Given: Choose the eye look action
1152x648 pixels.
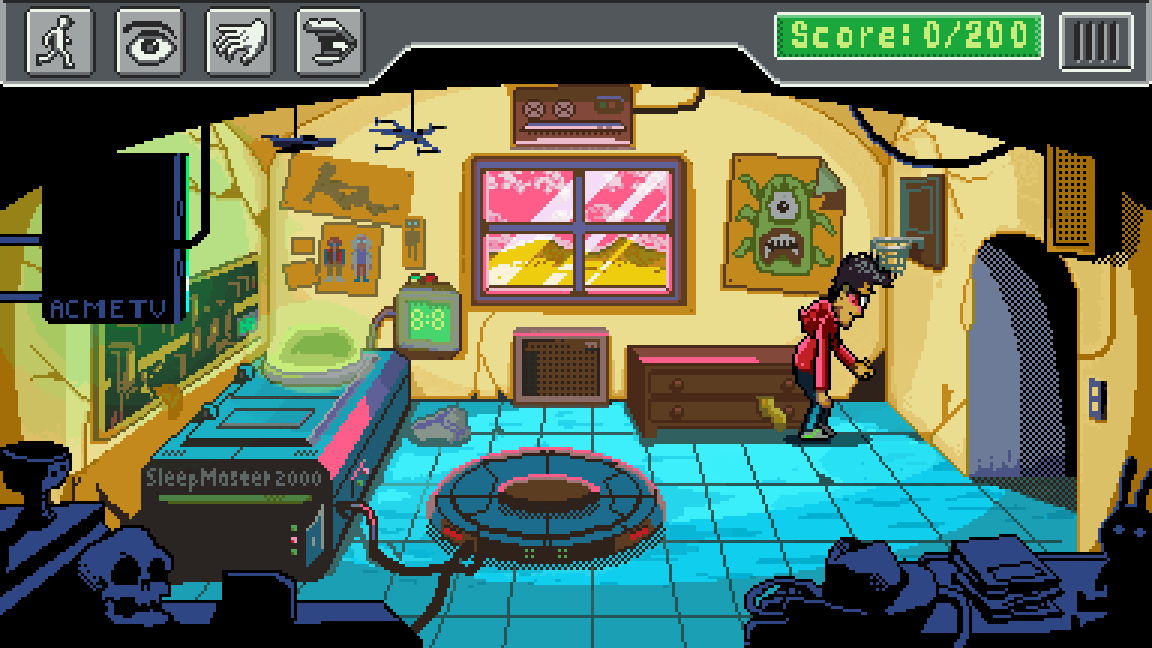Looking at the screenshot, I should point(150,42).
